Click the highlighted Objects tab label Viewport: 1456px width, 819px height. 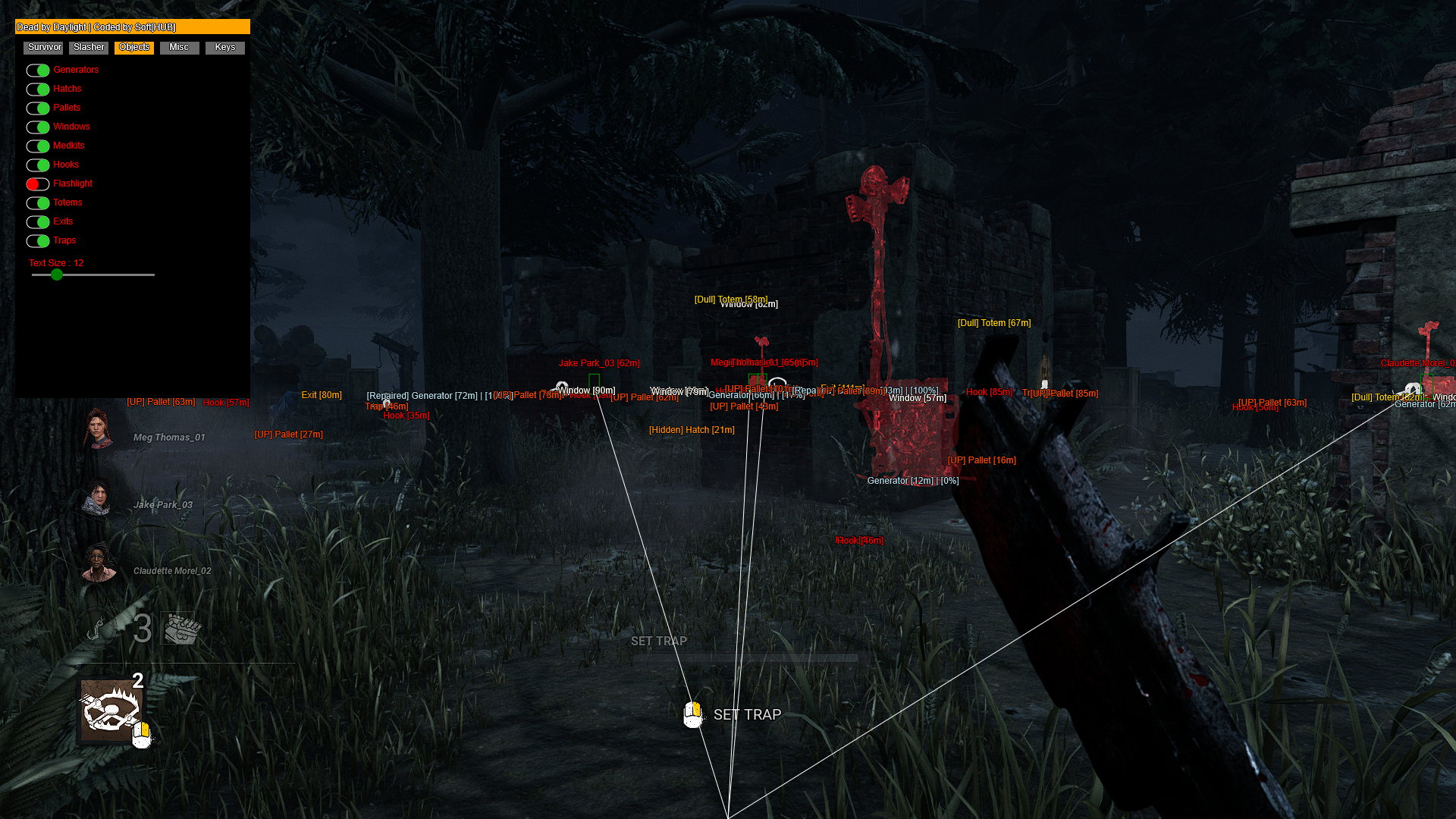click(133, 47)
